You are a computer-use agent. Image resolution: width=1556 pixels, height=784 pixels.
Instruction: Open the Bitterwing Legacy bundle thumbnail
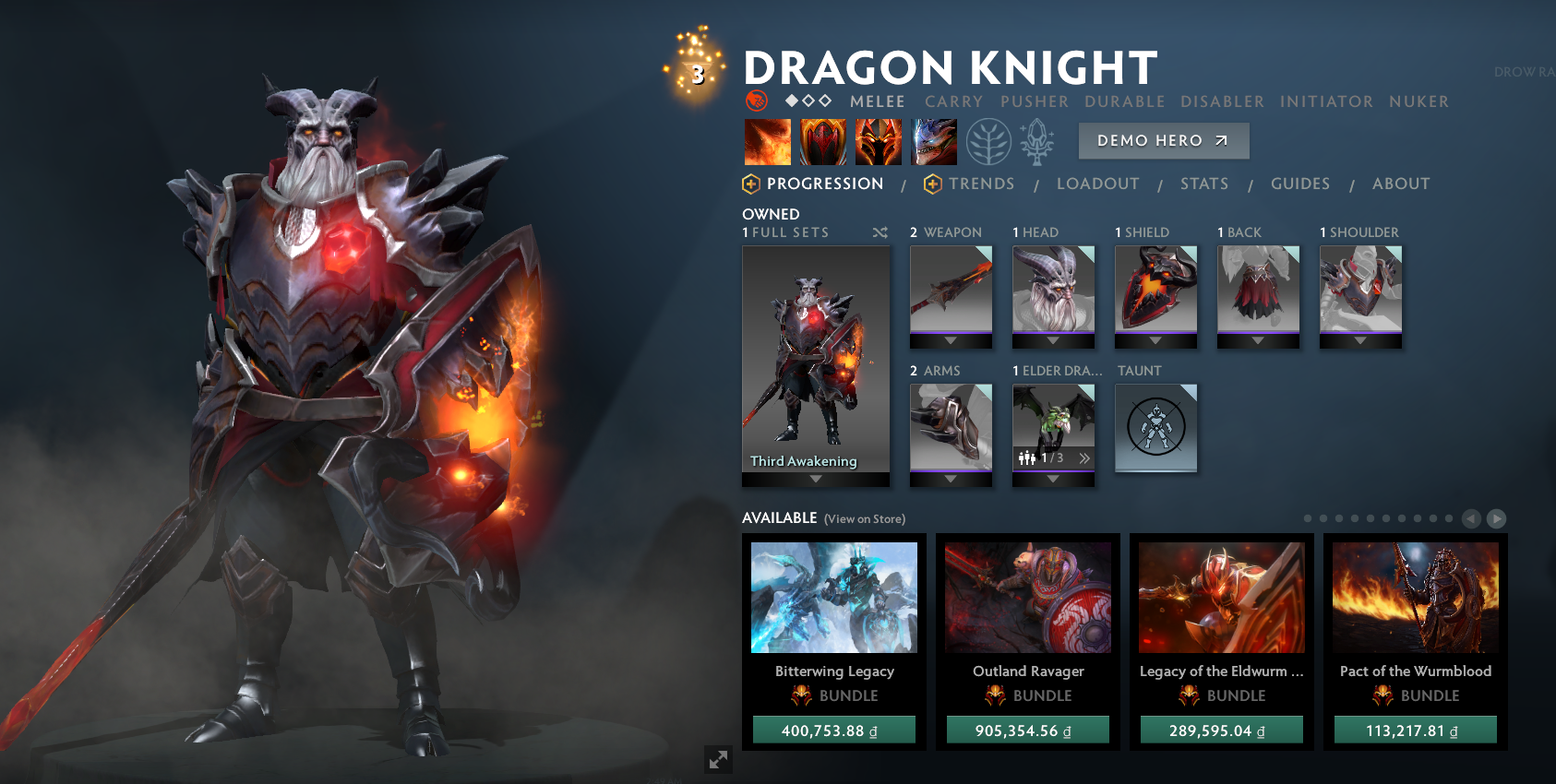[x=833, y=598]
